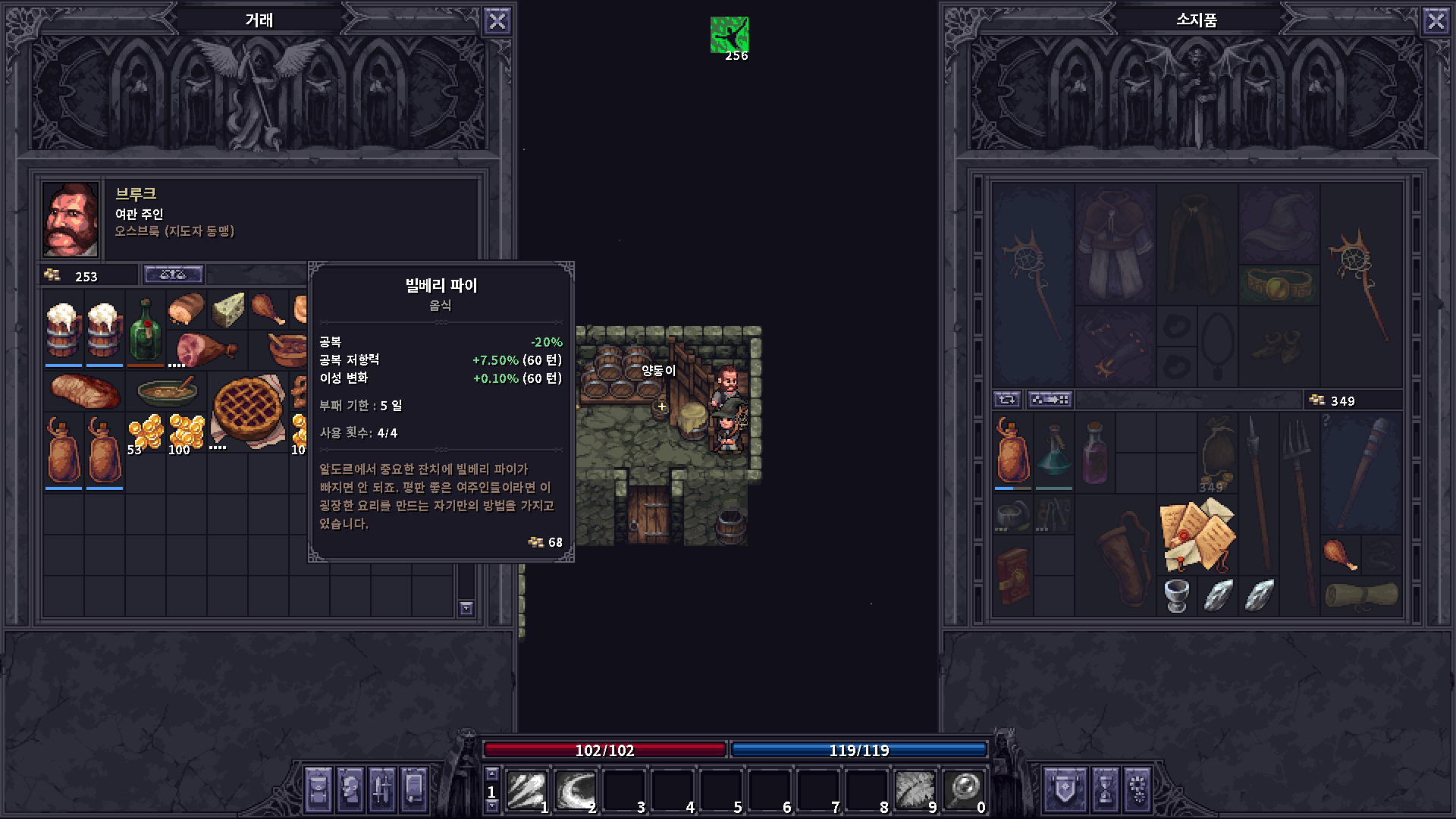1456x819 pixels.
Task: Click the scales barter icon in the trade window
Action: tap(174, 274)
